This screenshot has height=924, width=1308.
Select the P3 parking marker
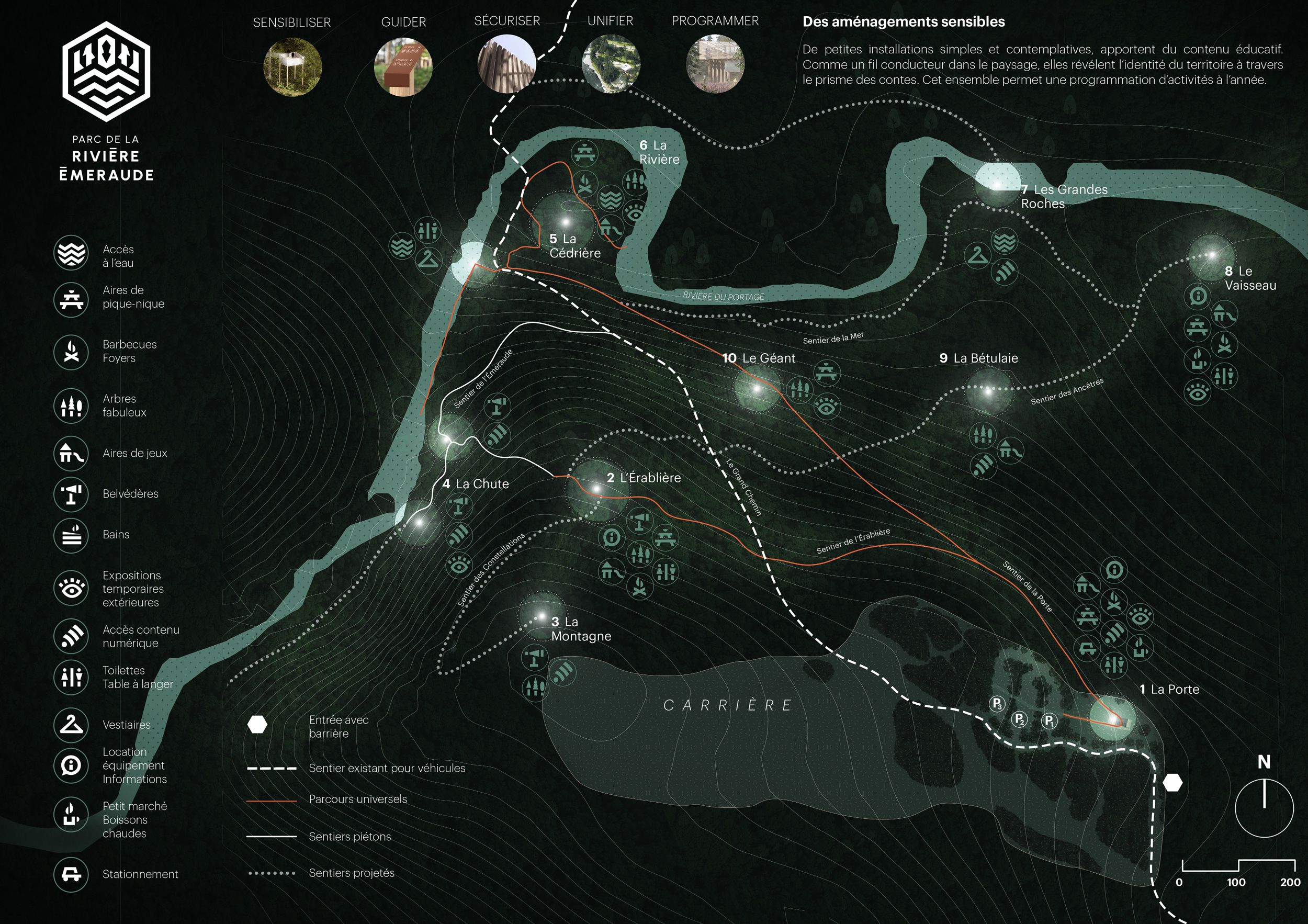[x=997, y=704]
